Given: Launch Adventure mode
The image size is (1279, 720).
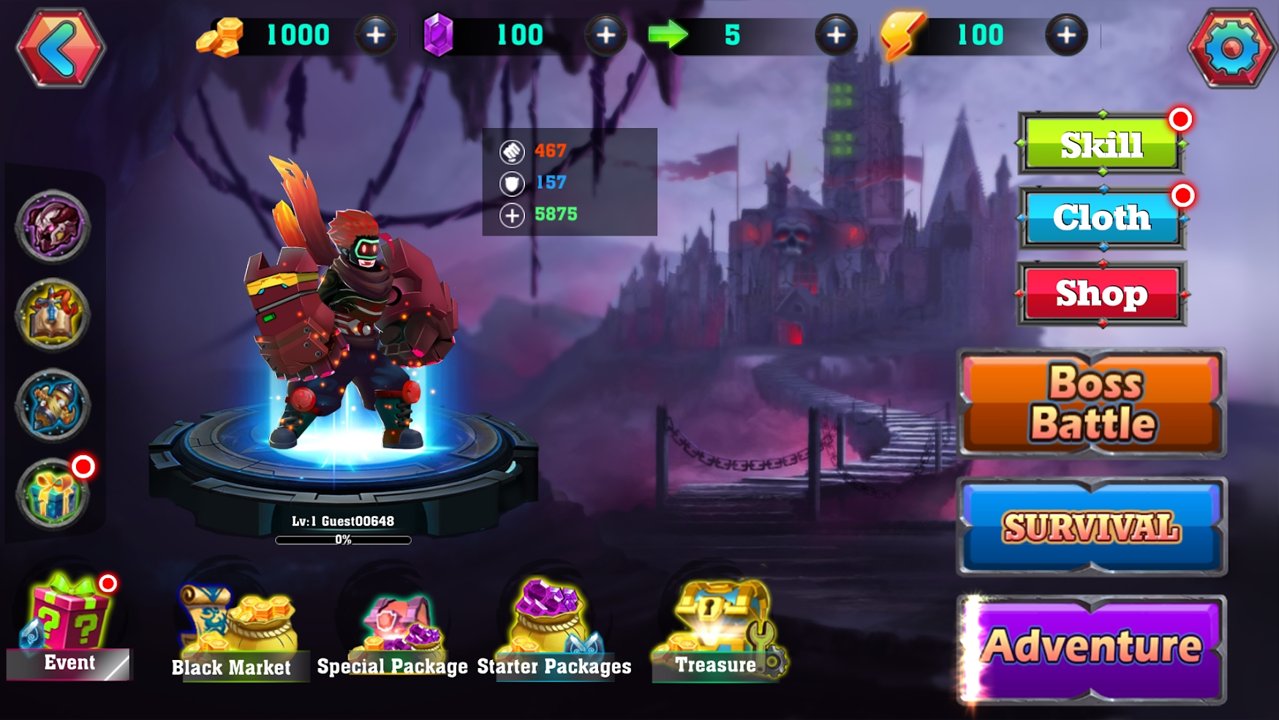Looking at the screenshot, I should [1092, 648].
